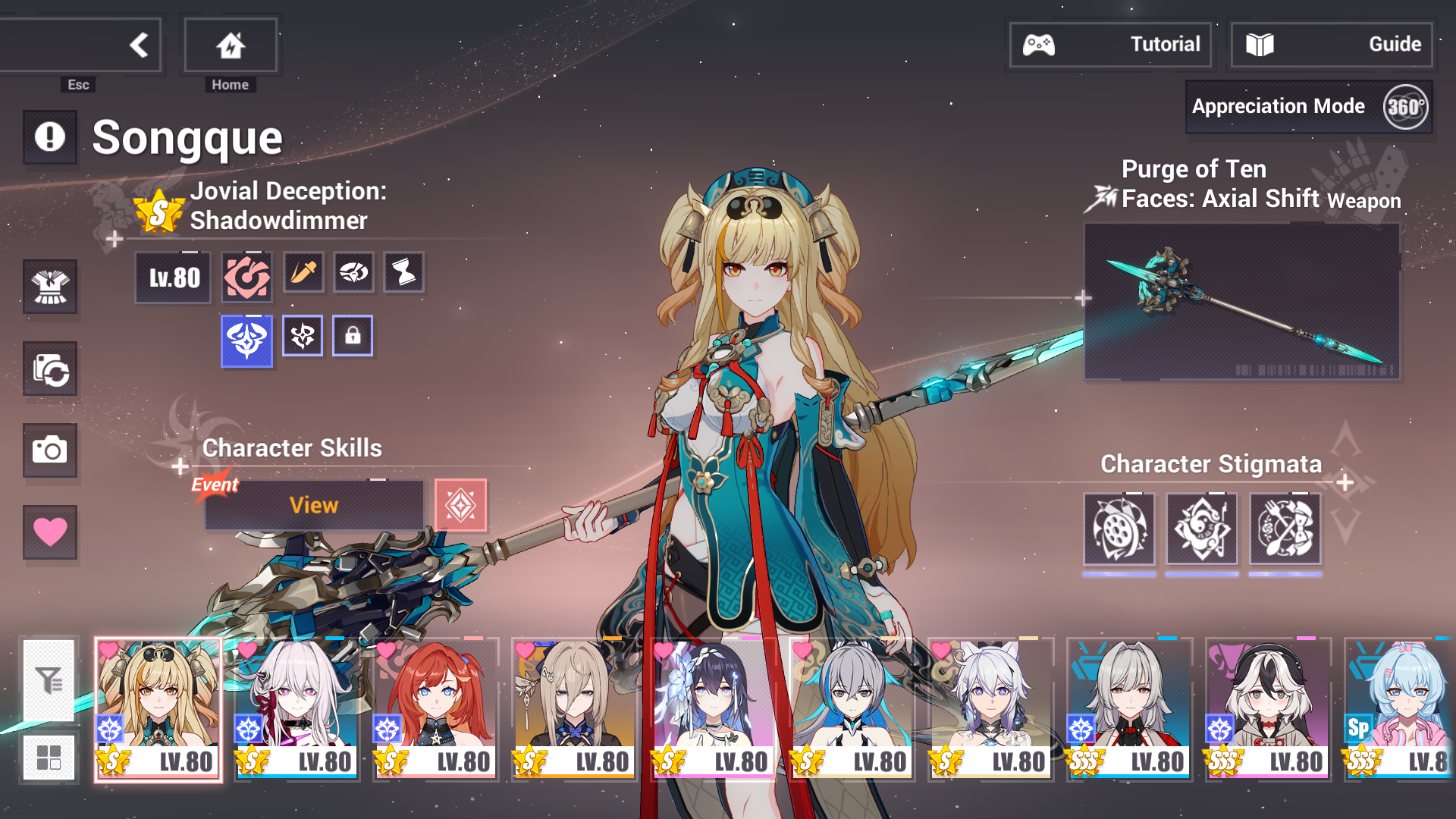Image resolution: width=1456 pixels, height=819 pixels.
Task: Select the pink physical damage type icon
Action: 246,273
